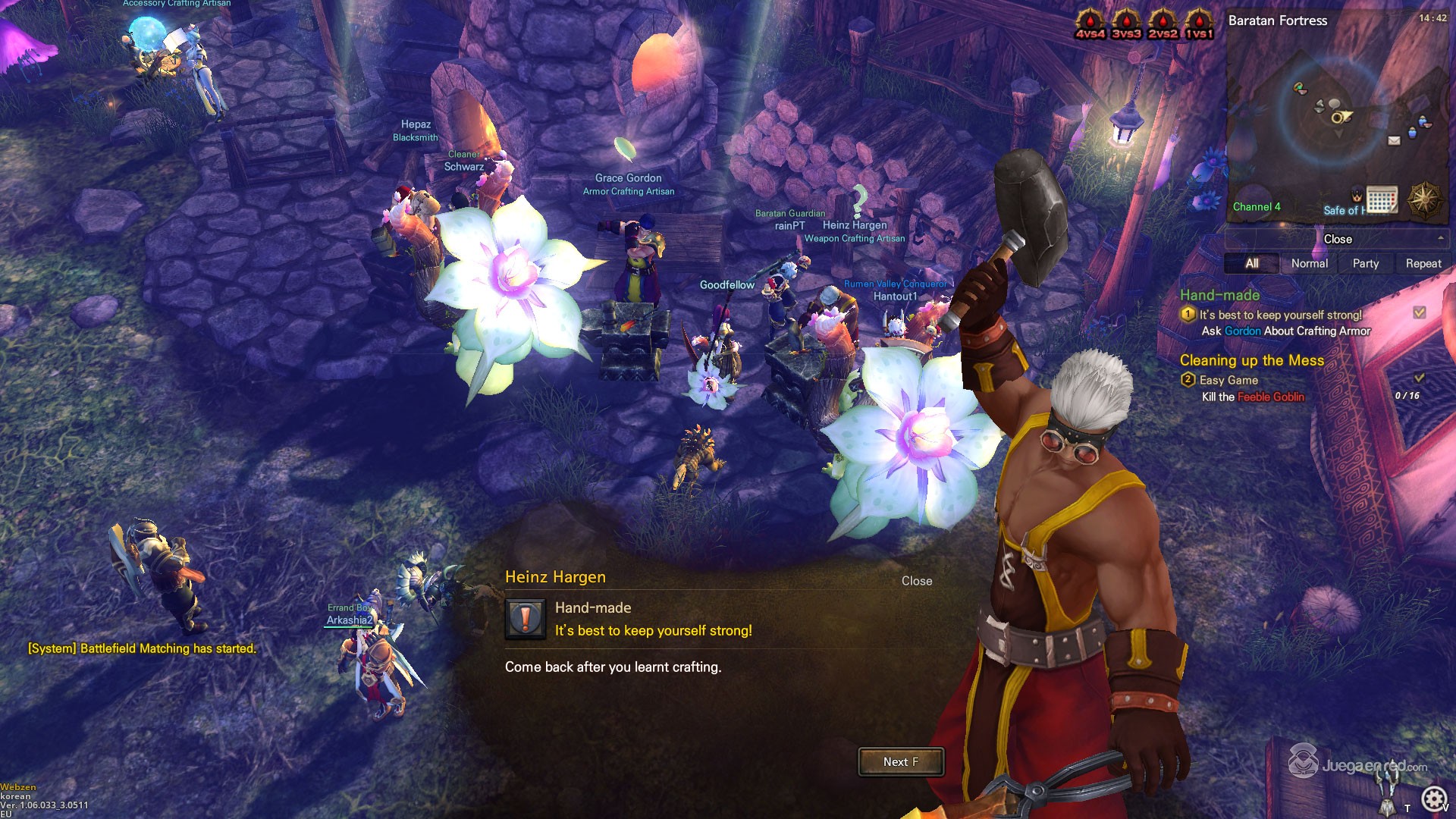Switch to the Party quests tab
Screen dimensions: 1456x819
[1366, 263]
